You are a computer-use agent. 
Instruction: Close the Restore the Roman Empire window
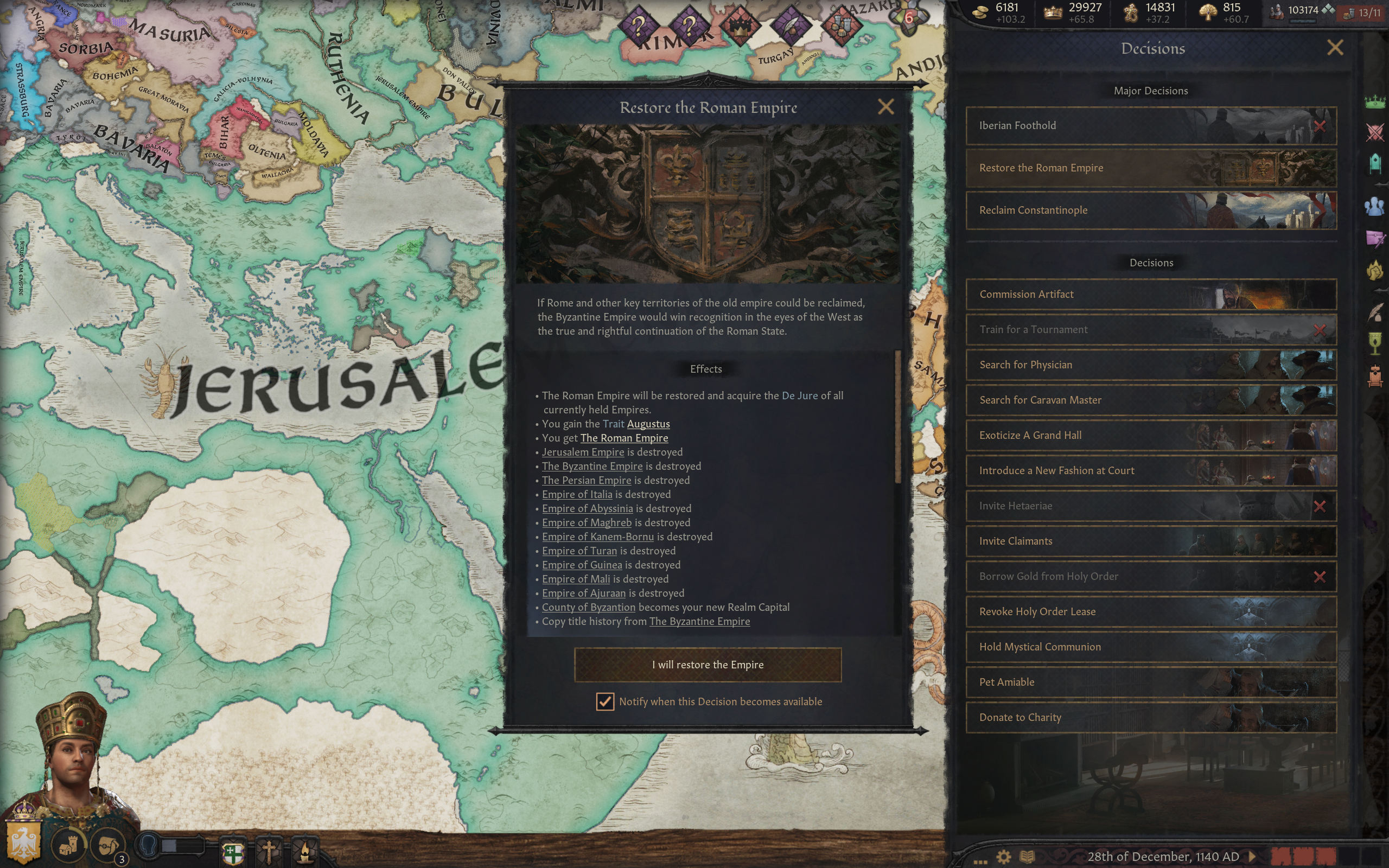tap(885, 107)
